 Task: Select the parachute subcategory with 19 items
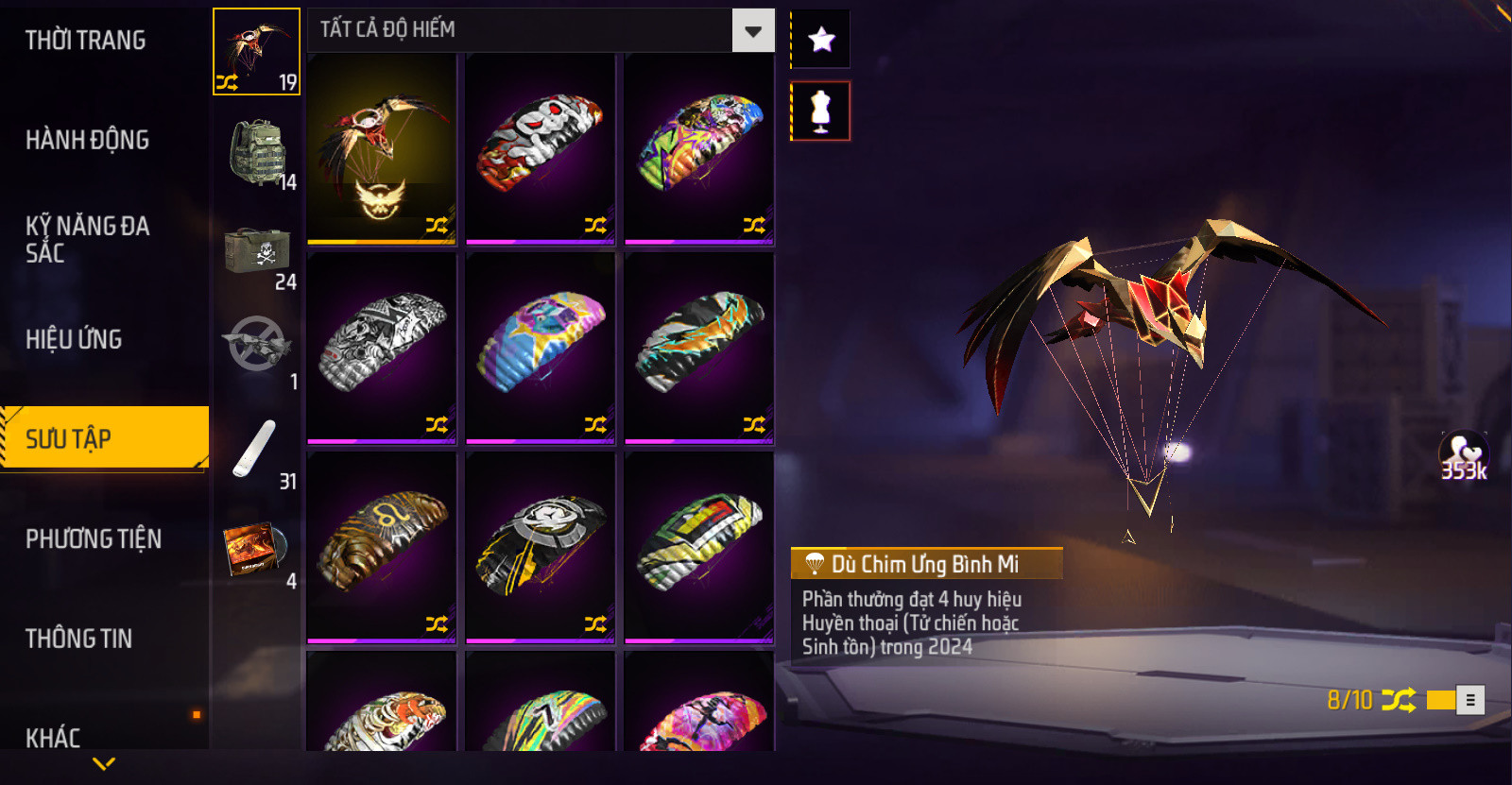[256, 52]
